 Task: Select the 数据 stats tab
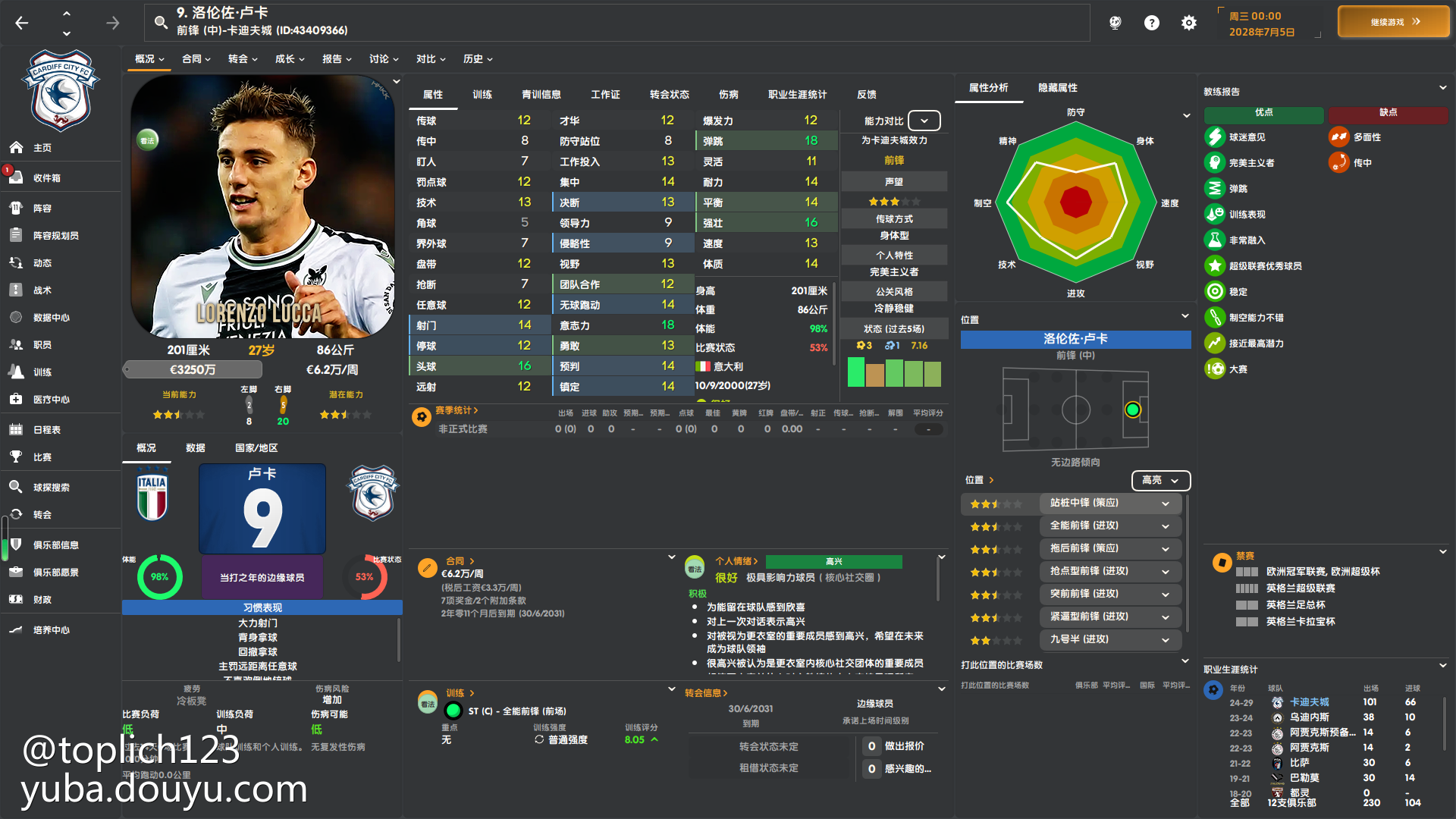tap(196, 448)
